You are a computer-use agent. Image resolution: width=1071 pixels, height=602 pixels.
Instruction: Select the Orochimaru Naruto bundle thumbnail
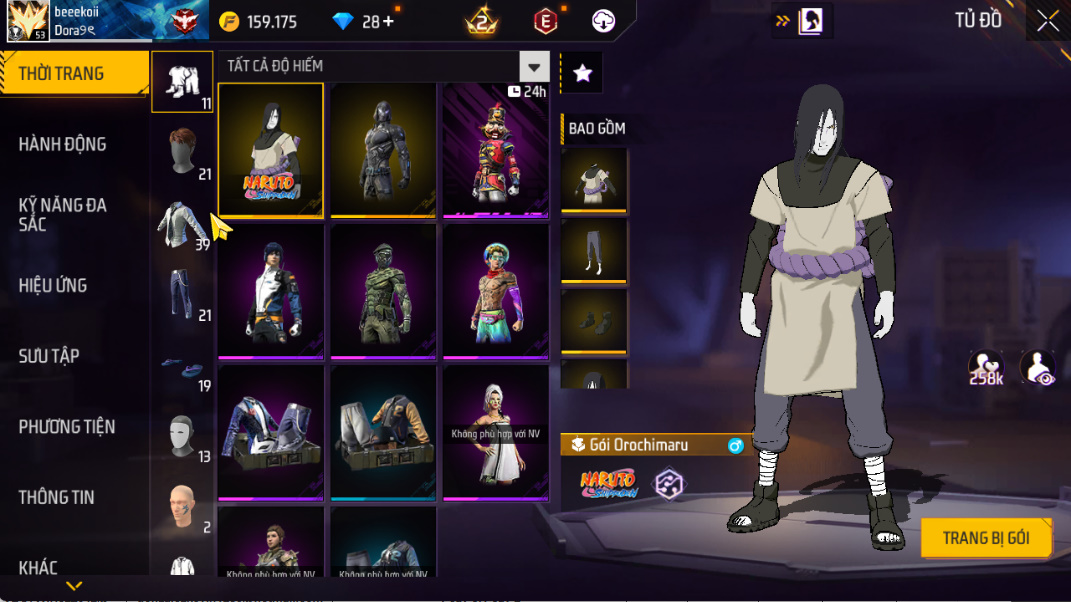[x=271, y=150]
